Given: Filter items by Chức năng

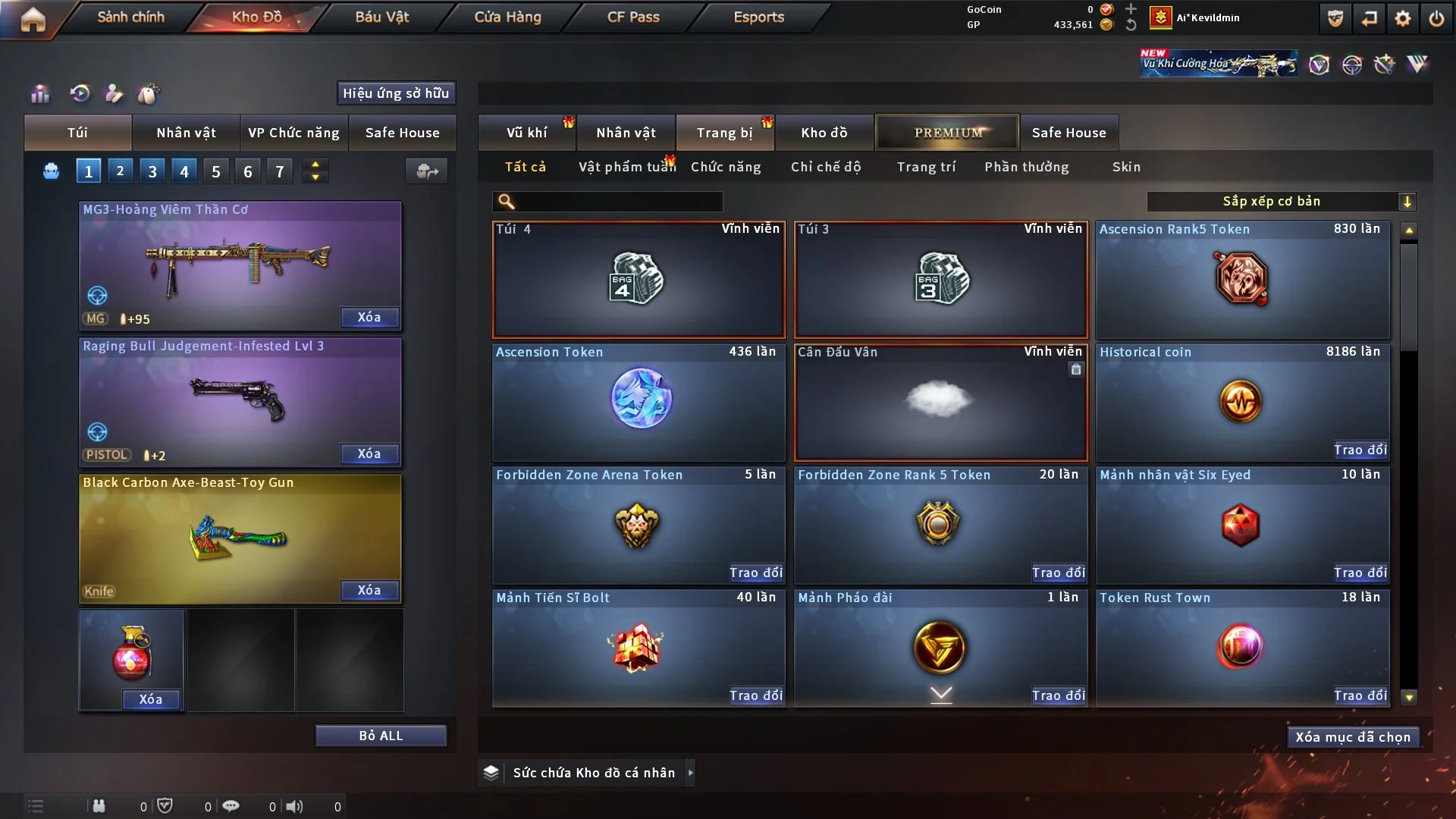Looking at the screenshot, I should tap(726, 167).
